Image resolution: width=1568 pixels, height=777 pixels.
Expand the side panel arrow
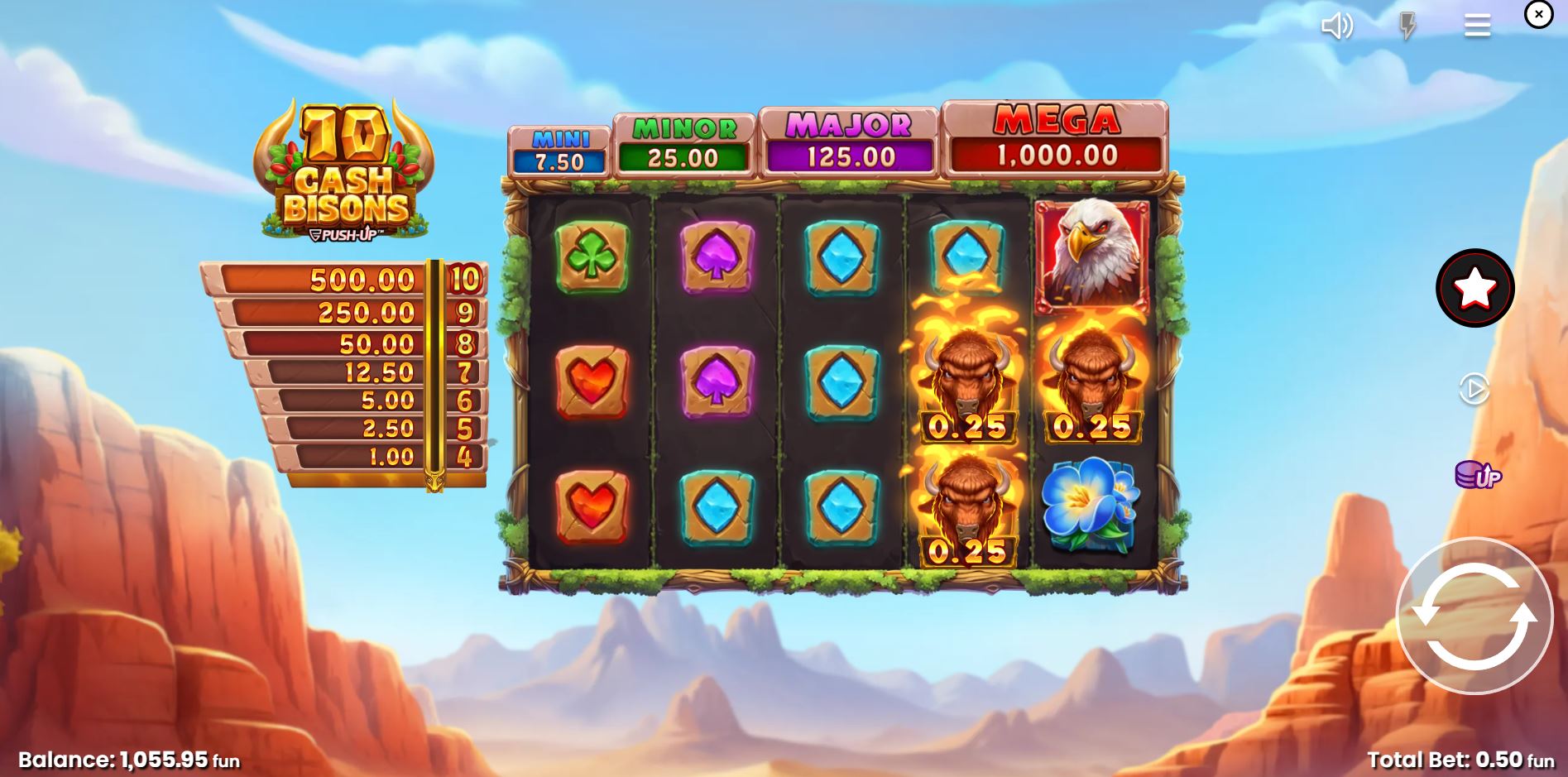pyautogui.click(x=1473, y=389)
